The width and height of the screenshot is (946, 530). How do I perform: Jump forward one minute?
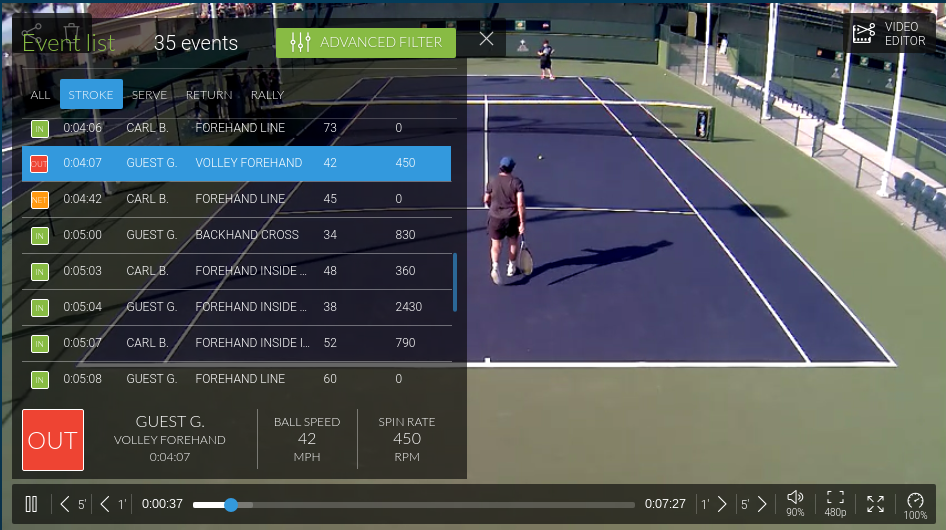pos(714,504)
